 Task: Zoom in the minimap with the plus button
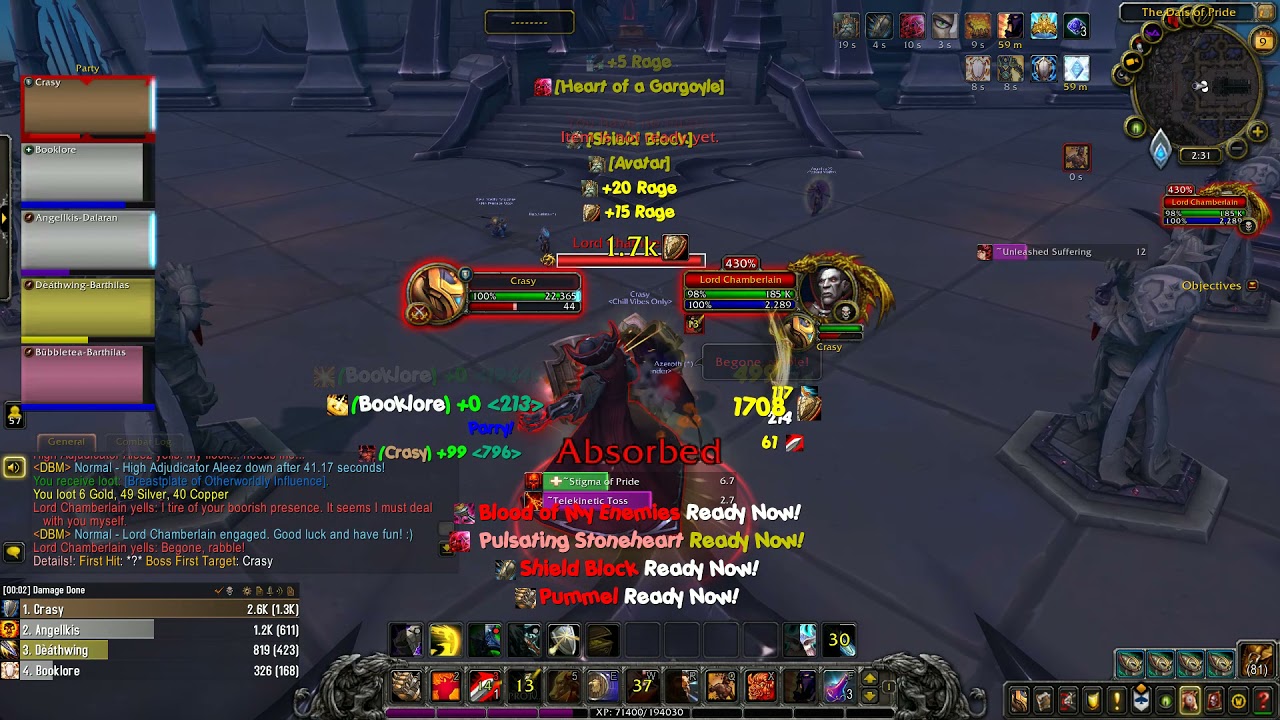click(1257, 129)
